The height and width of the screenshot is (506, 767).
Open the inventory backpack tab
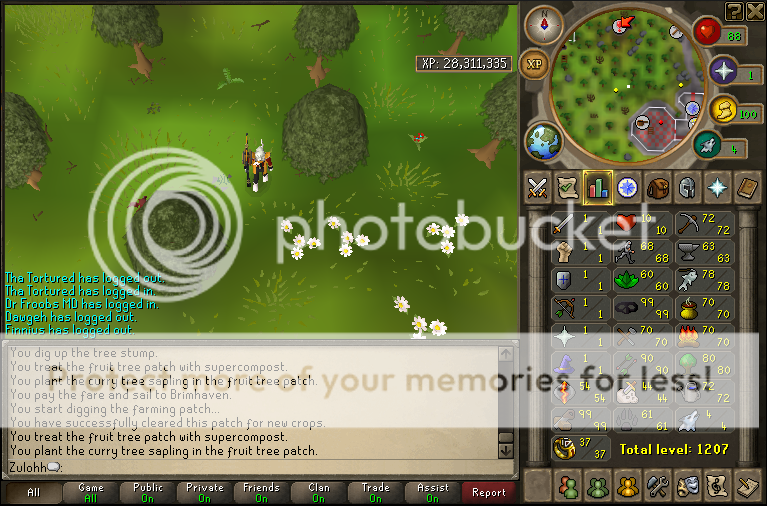[x=657, y=187]
